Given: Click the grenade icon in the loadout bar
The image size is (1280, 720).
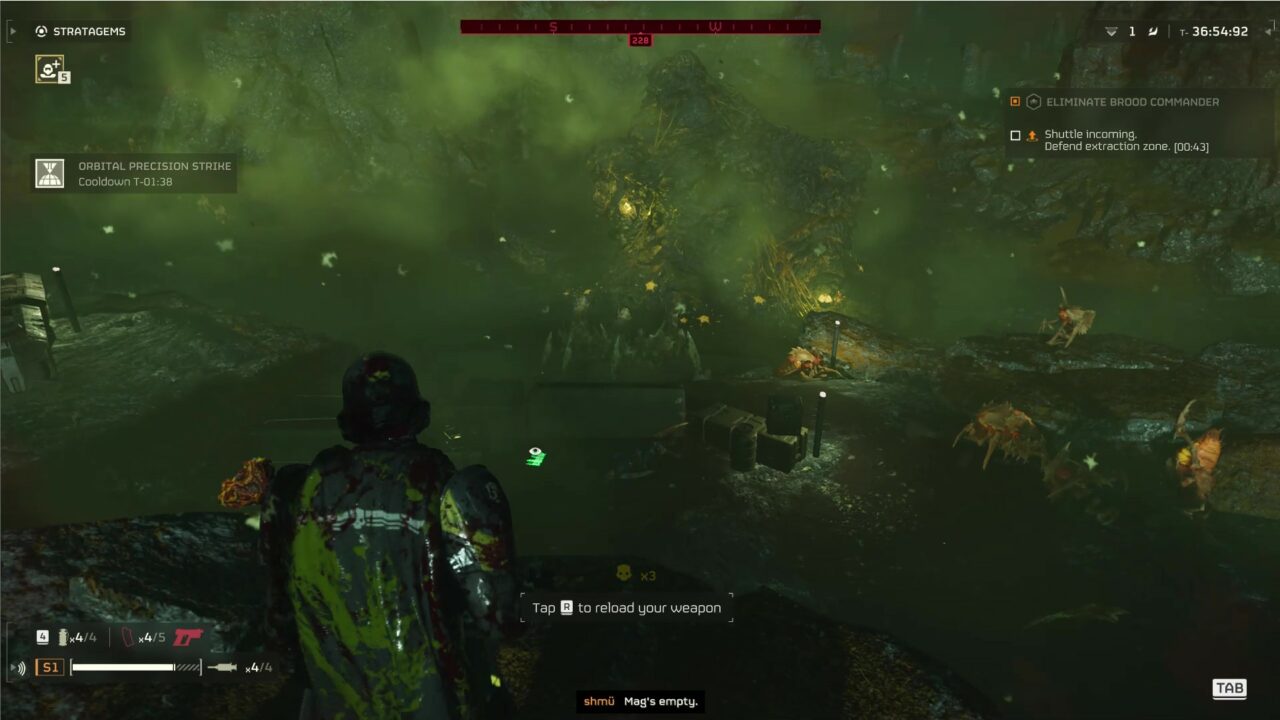Looking at the screenshot, I should coord(61,637).
